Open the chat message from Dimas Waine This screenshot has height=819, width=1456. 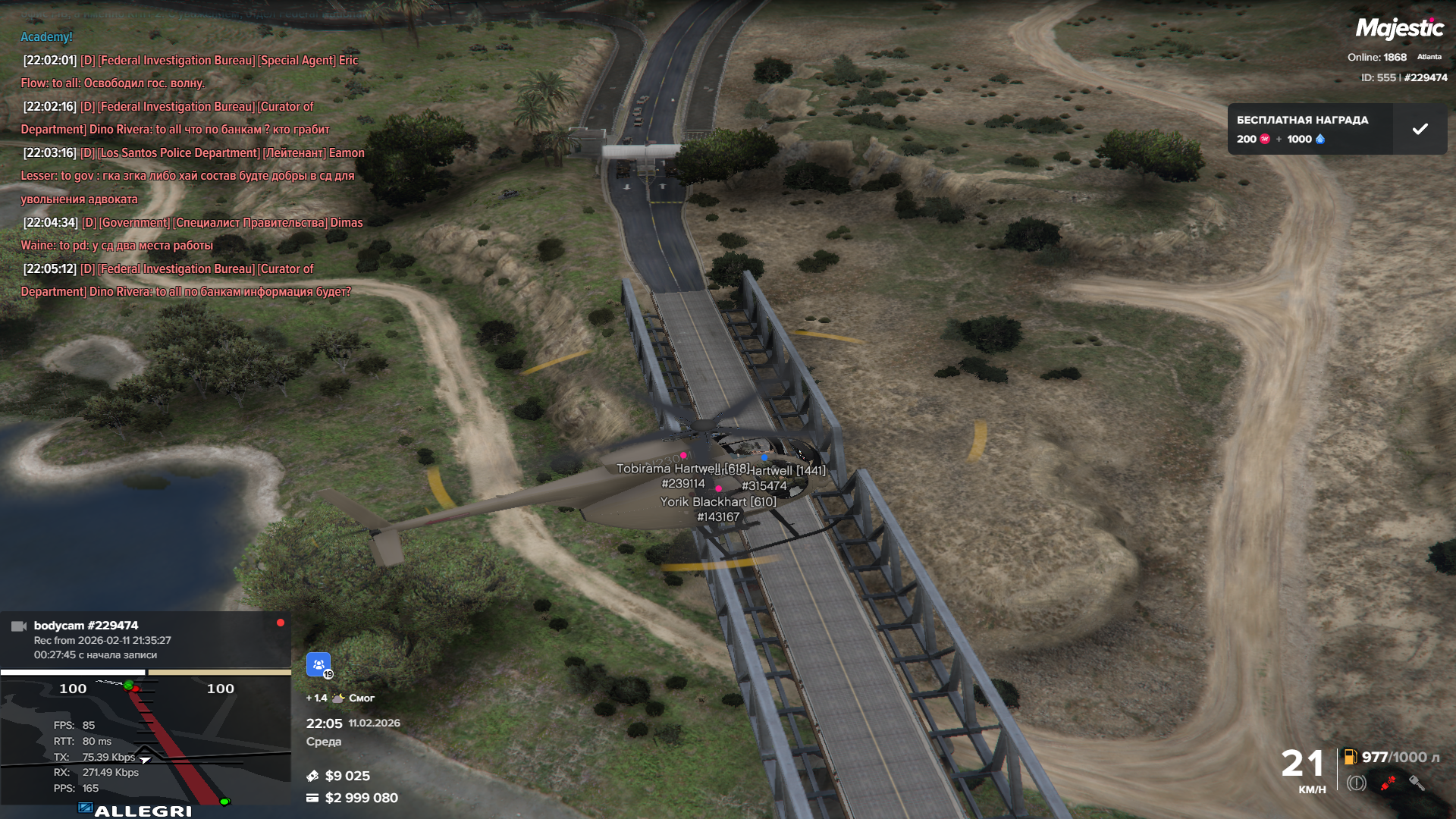[x=193, y=234]
